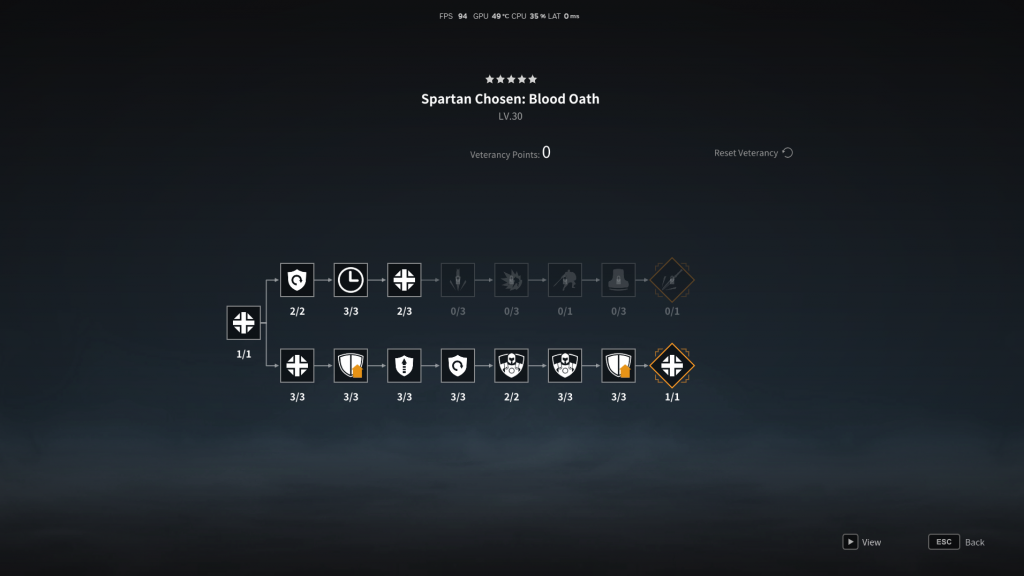Click Reset Veterancy
Screen dimensions: 1024x576
pos(753,153)
